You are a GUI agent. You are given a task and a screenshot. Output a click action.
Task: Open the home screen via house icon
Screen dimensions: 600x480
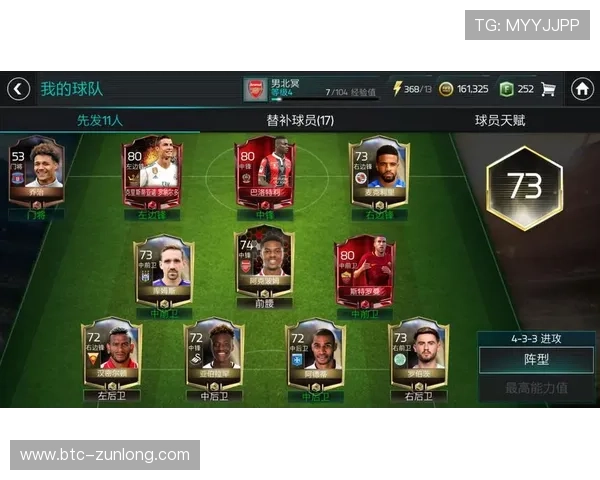[582, 89]
